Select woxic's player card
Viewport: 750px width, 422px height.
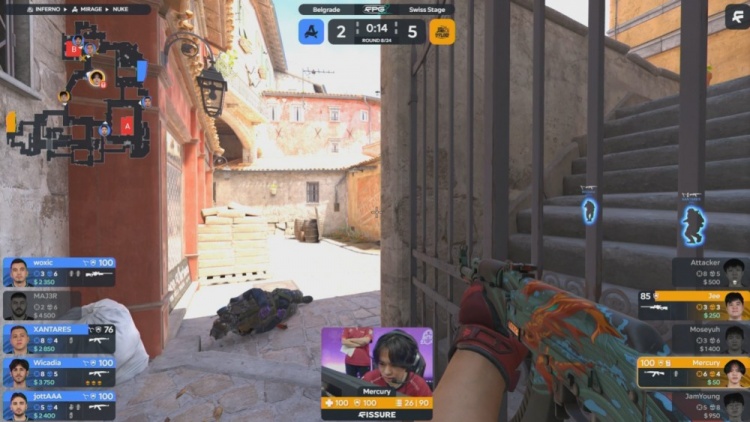pyautogui.click(x=58, y=271)
